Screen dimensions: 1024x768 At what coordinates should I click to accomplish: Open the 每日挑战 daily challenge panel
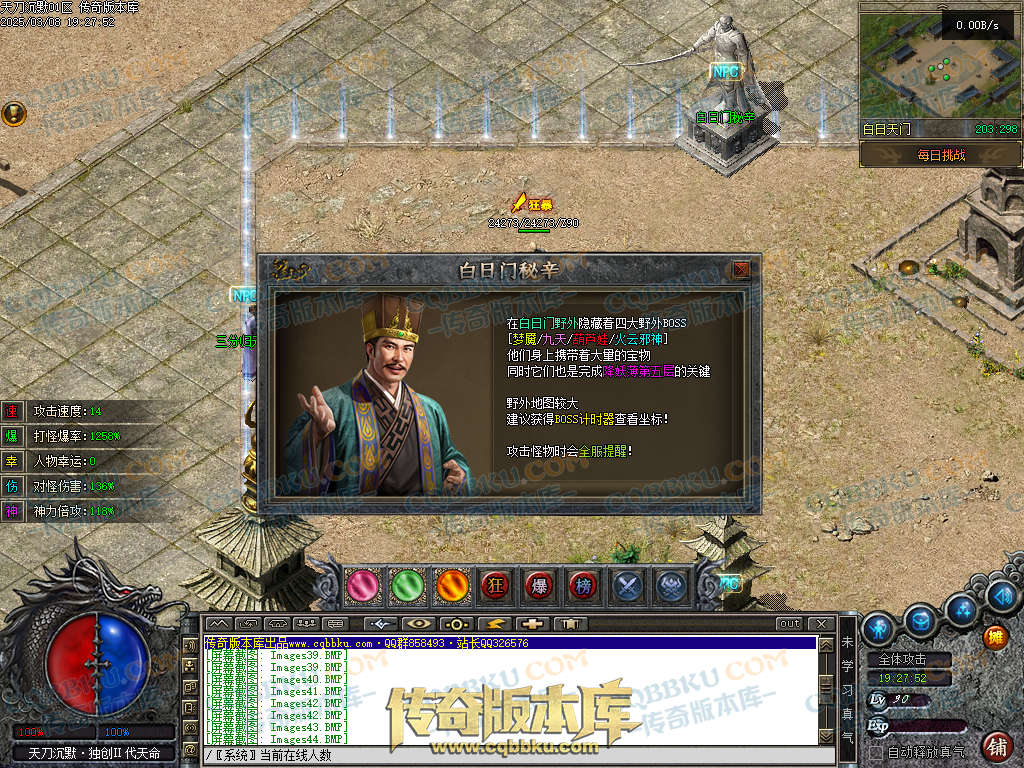[x=940, y=155]
